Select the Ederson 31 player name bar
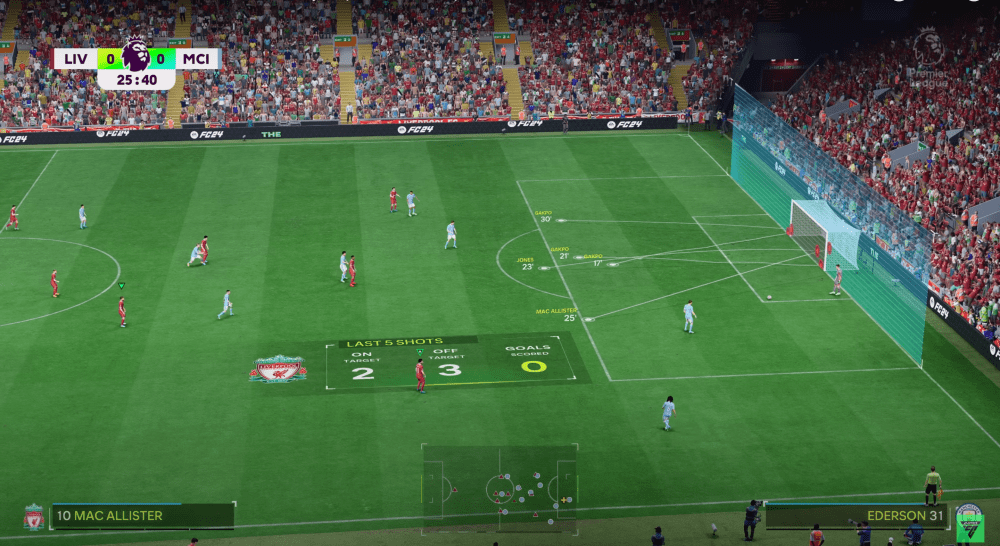The image size is (1000, 546). click(856, 516)
